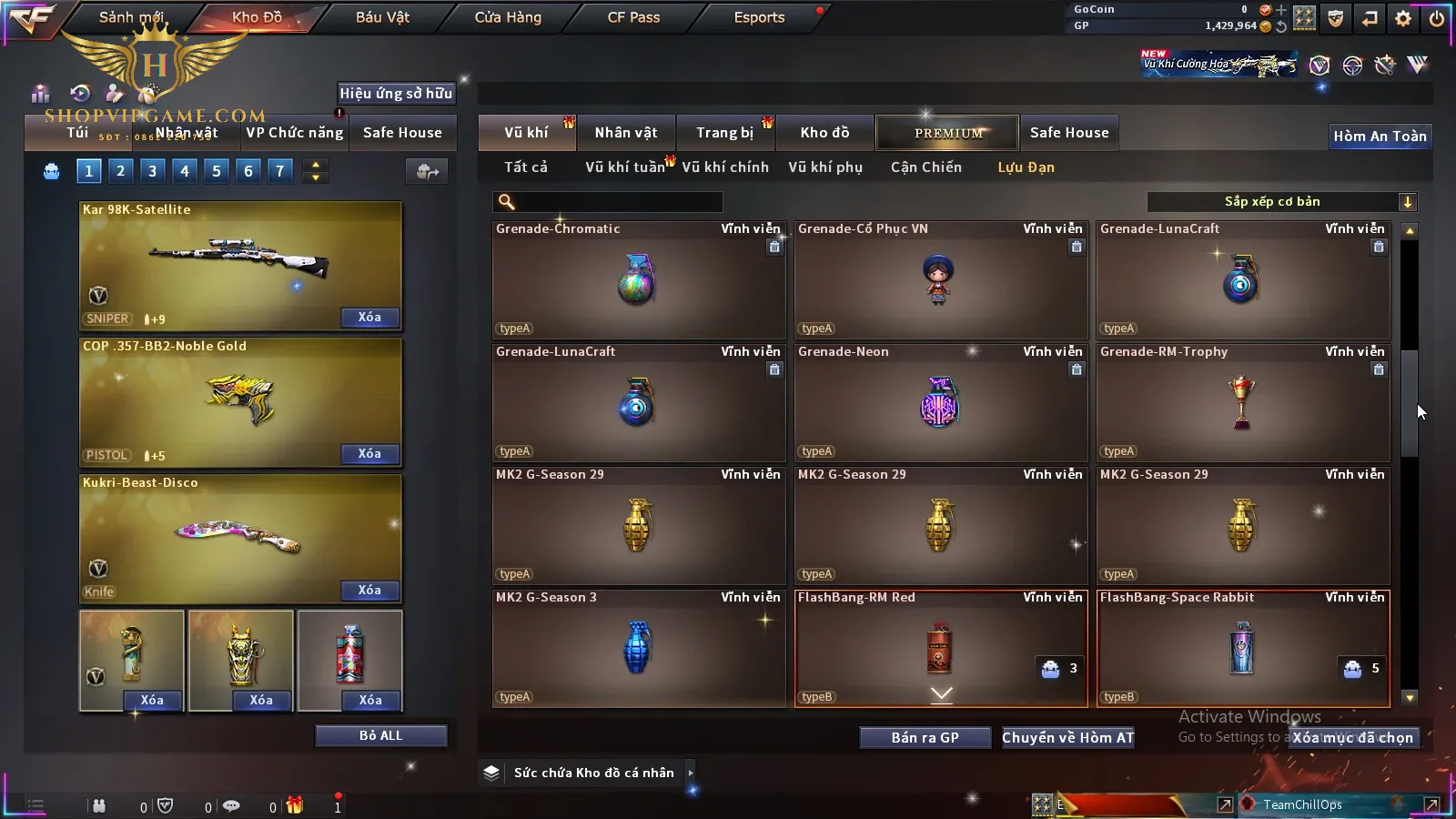Image resolution: width=1456 pixels, height=819 pixels.
Task: Open the Cửa Hàng shop menu
Action: coord(508,17)
